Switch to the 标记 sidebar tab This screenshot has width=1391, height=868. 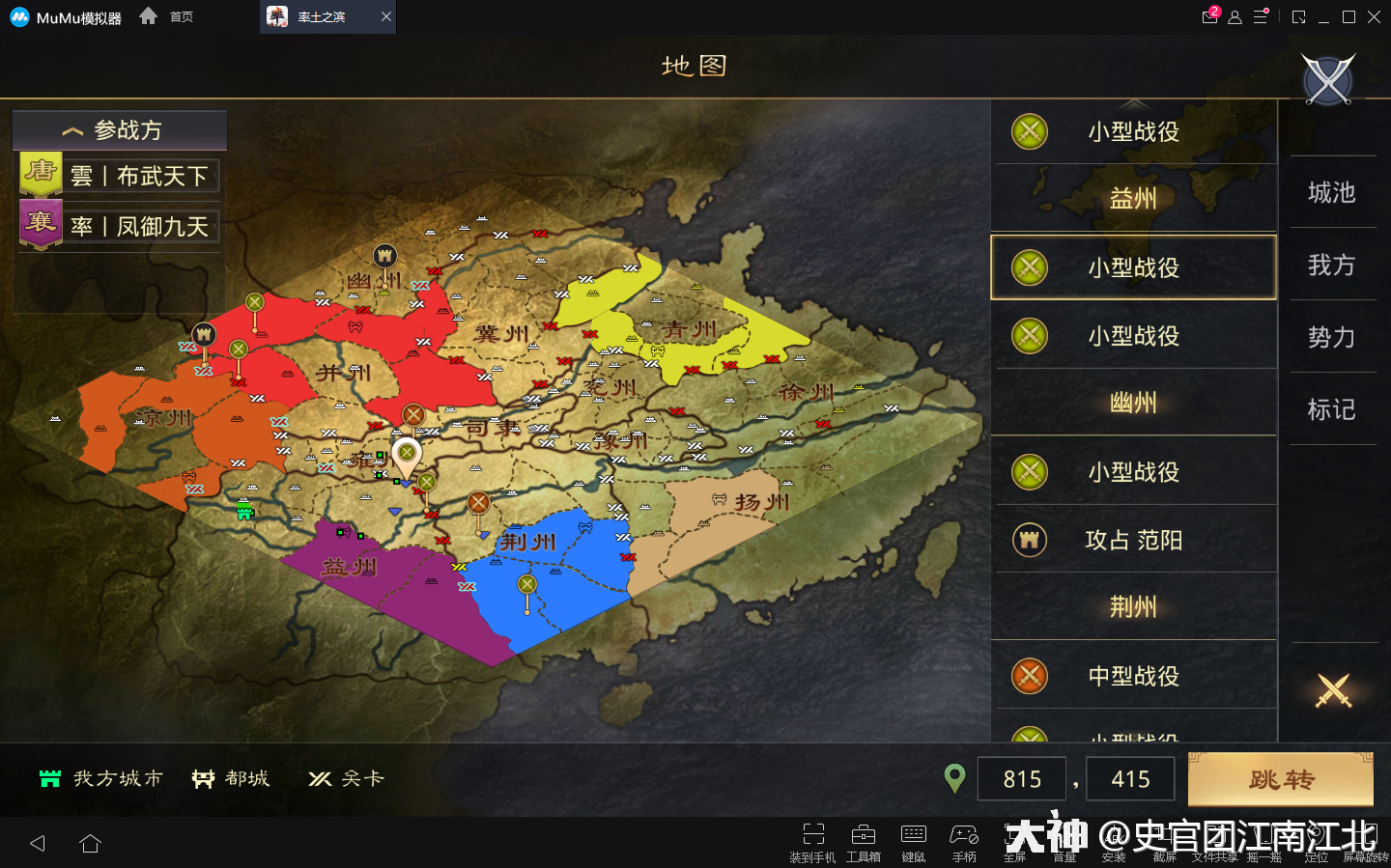click(x=1333, y=409)
